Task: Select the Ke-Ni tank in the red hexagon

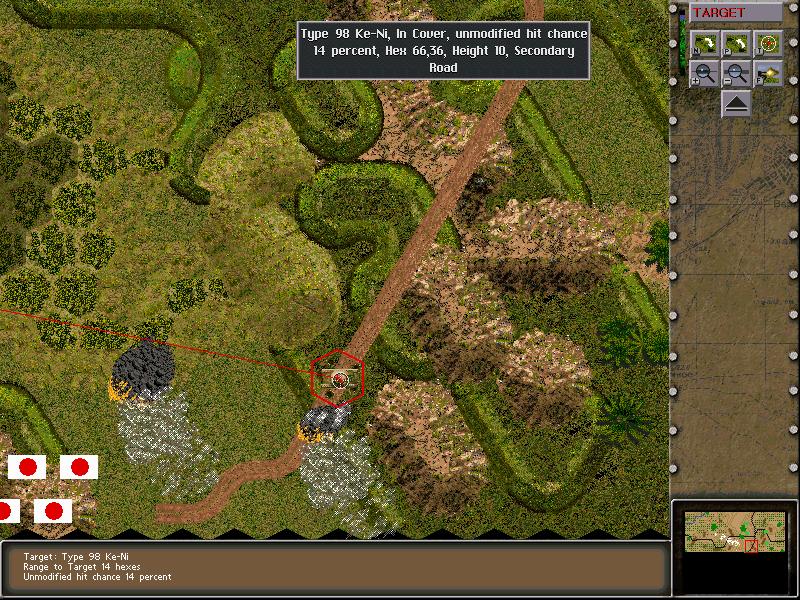Action: point(339,378)
